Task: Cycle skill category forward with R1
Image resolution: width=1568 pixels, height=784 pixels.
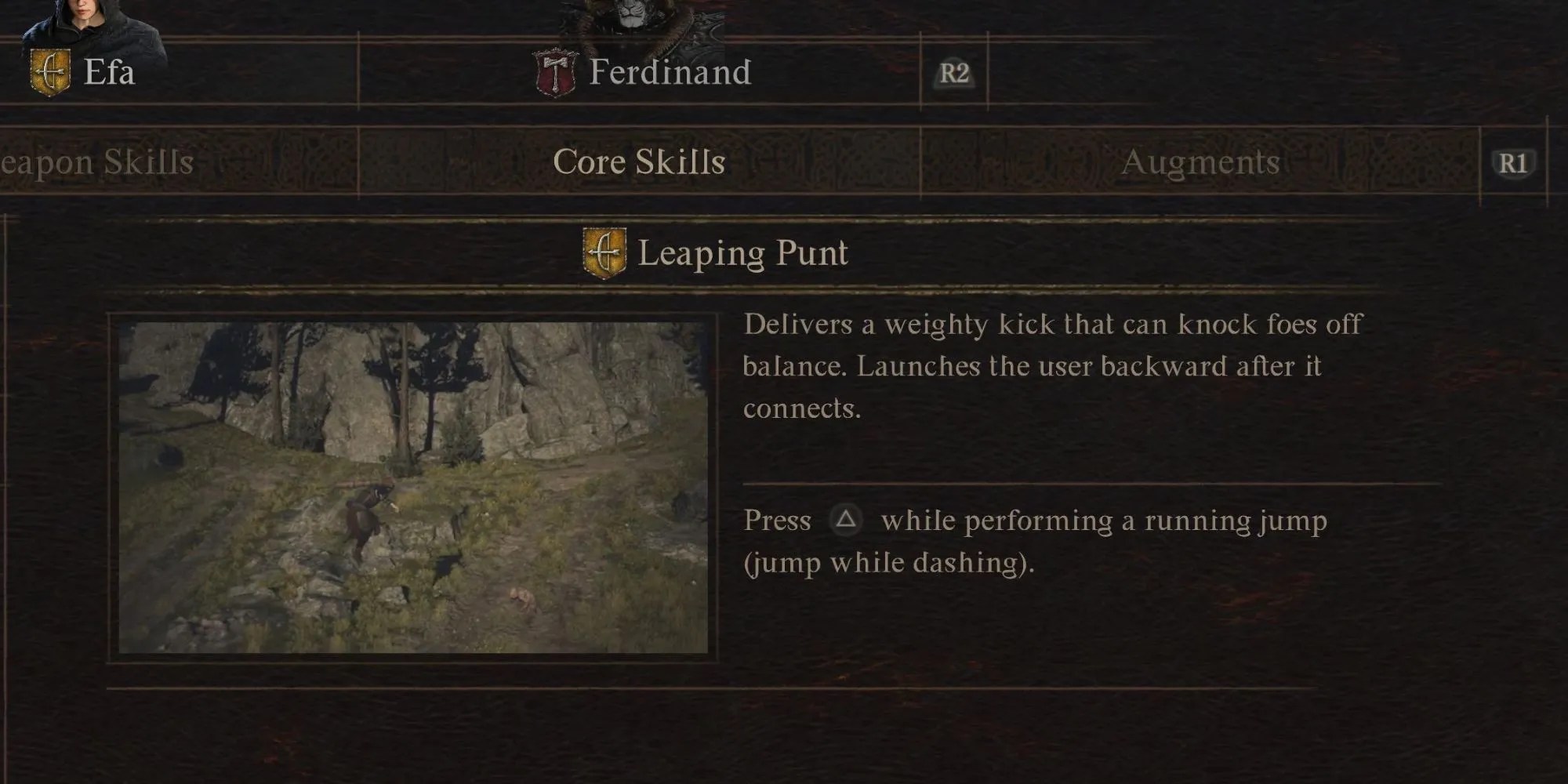Action: pos(1512,162)
